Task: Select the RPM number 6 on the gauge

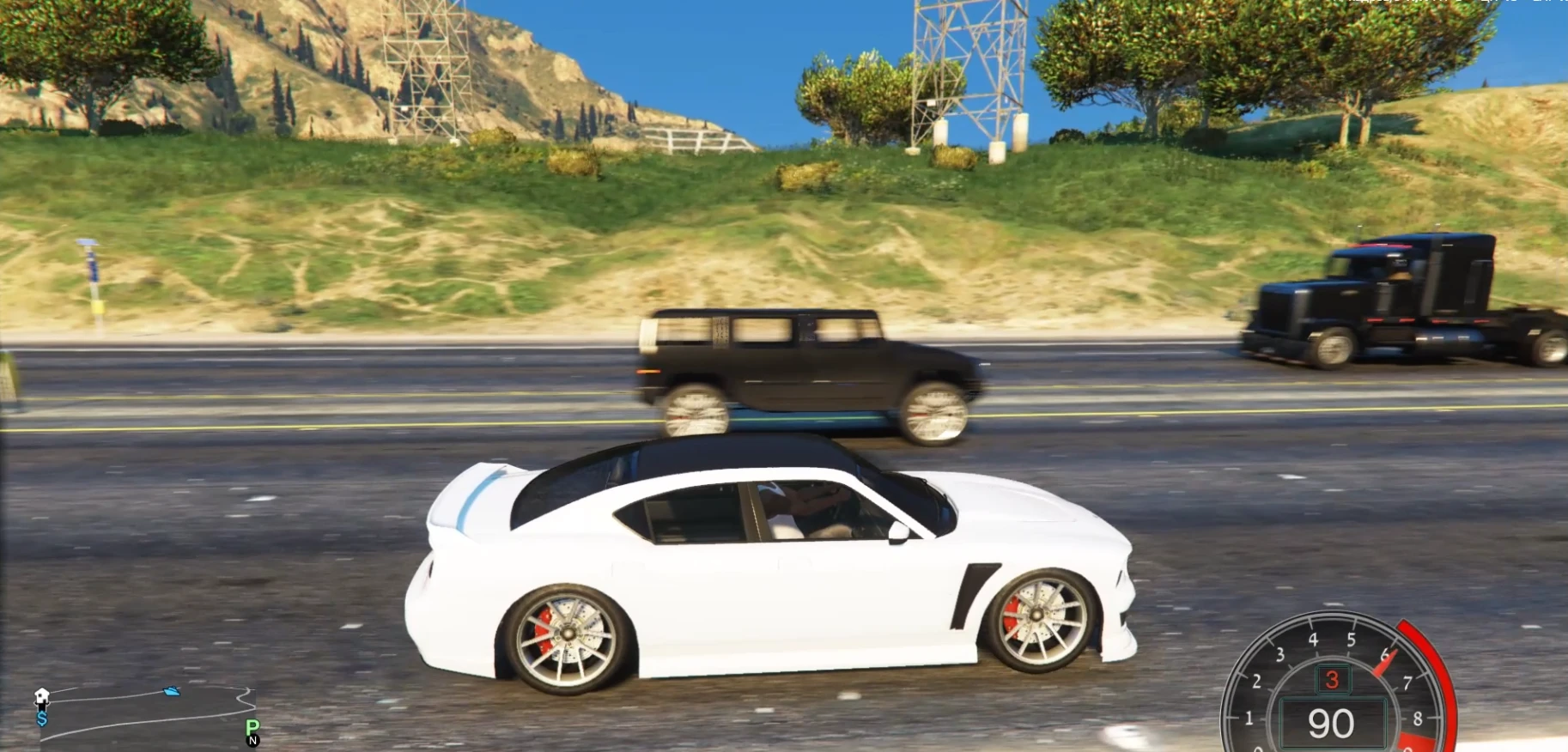Action: [x=1385, y=655]
